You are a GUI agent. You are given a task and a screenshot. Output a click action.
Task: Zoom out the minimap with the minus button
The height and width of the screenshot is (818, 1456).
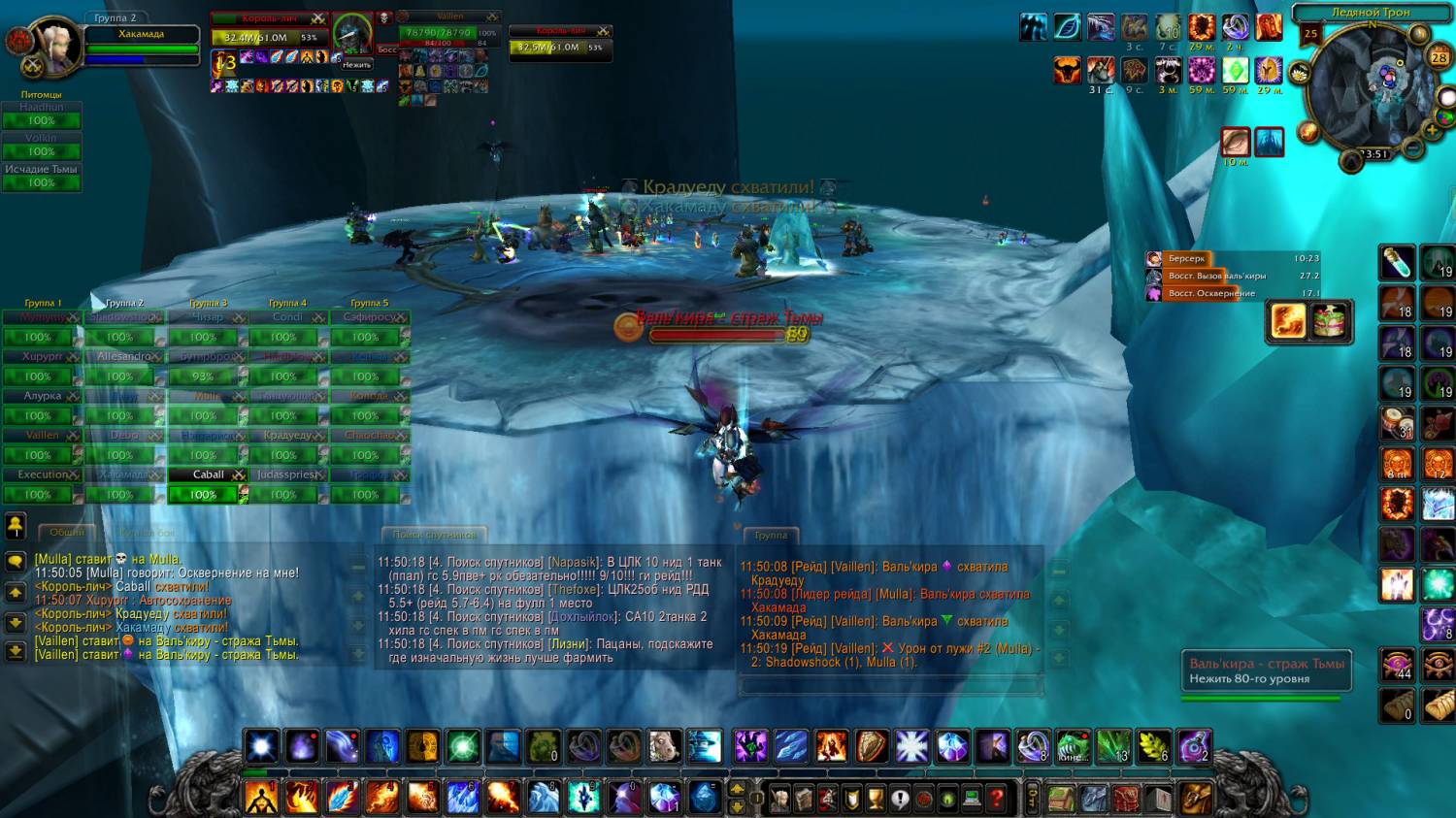1414,148
